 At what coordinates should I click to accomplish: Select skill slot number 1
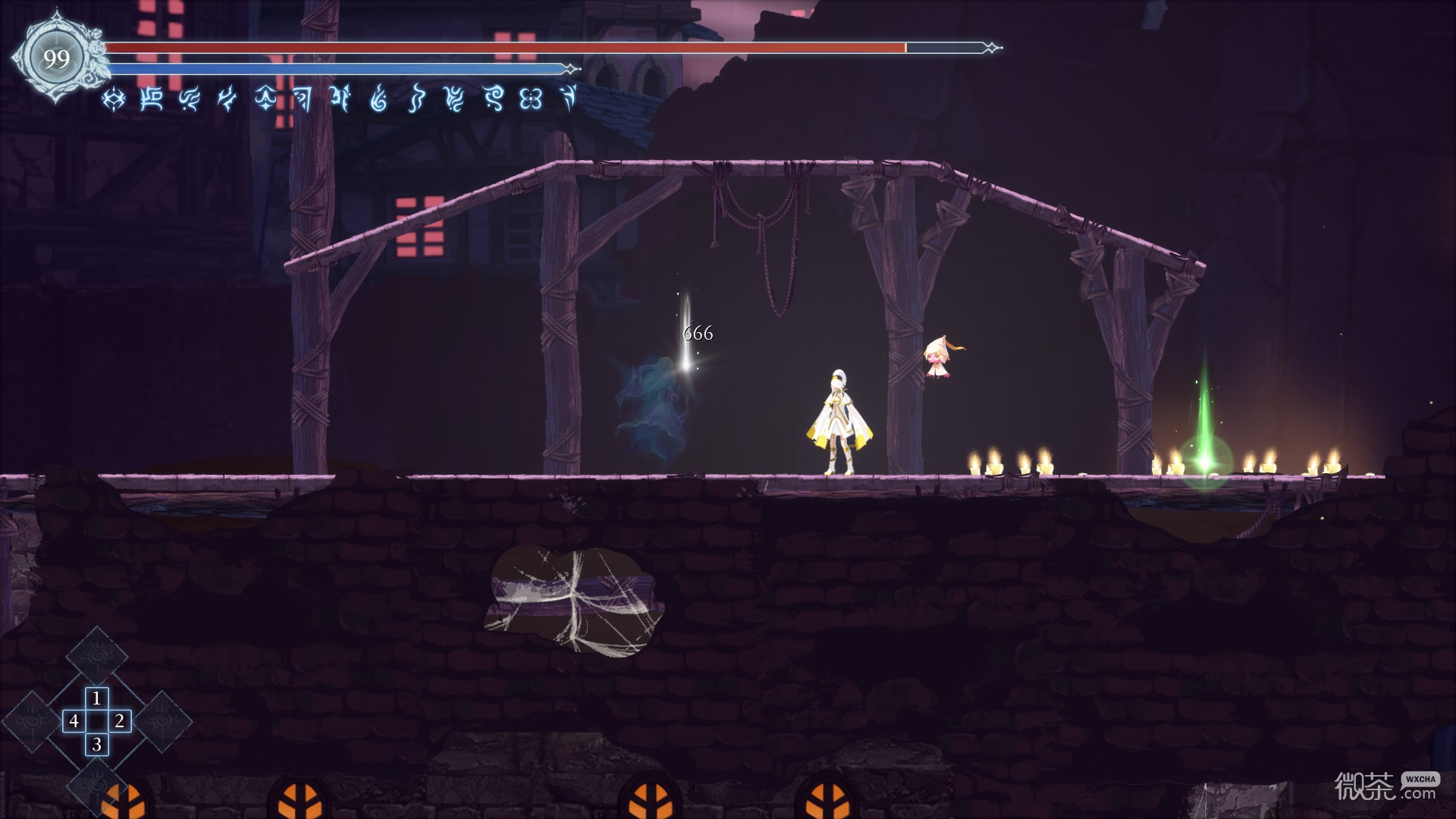coord(96,698)
